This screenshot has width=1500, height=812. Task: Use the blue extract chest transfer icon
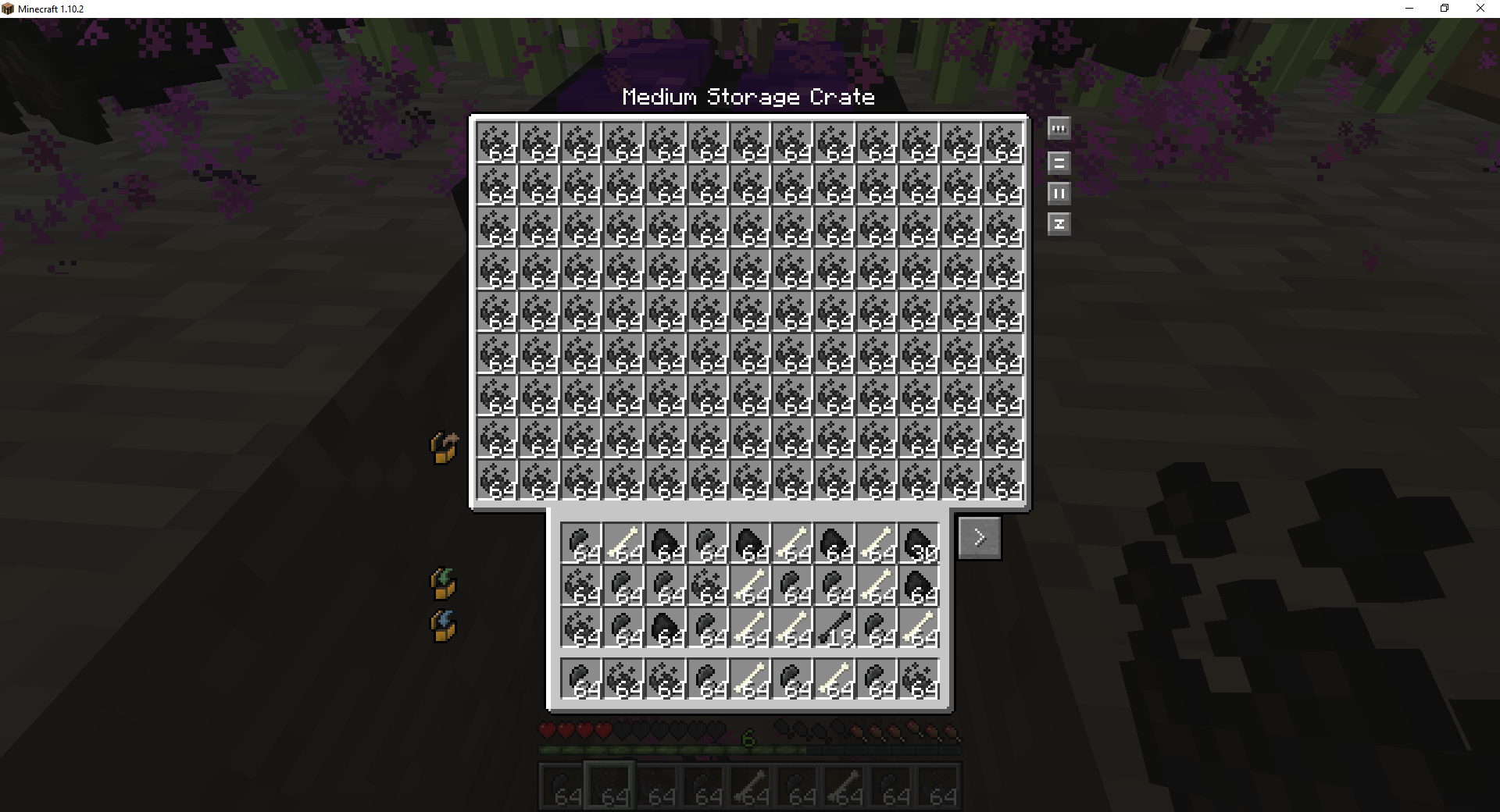pos(443,625)
